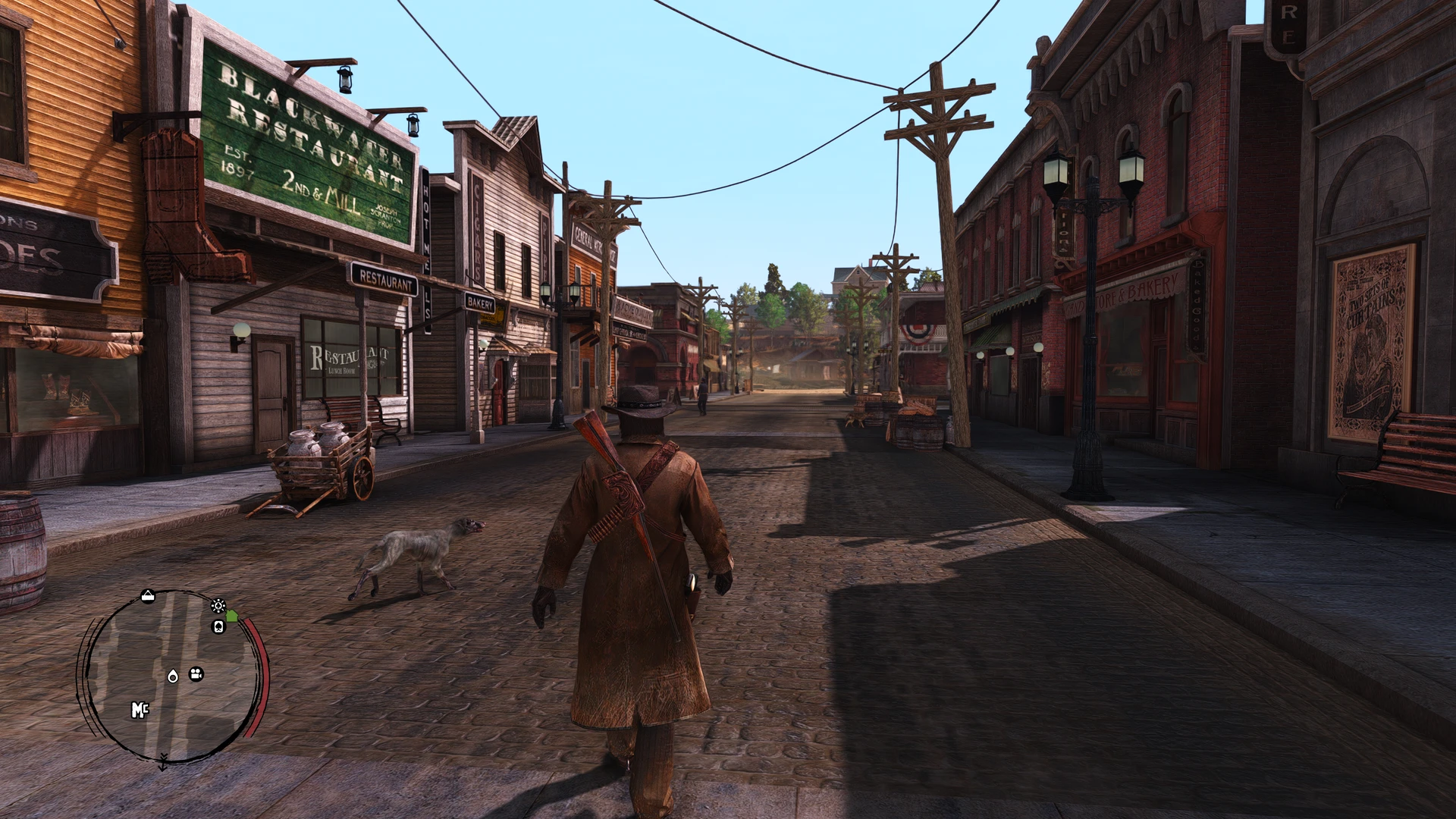This screenshot has height=819, width=1456.
Task: Select the green house marker on minimap
Action: click(231, 616)
